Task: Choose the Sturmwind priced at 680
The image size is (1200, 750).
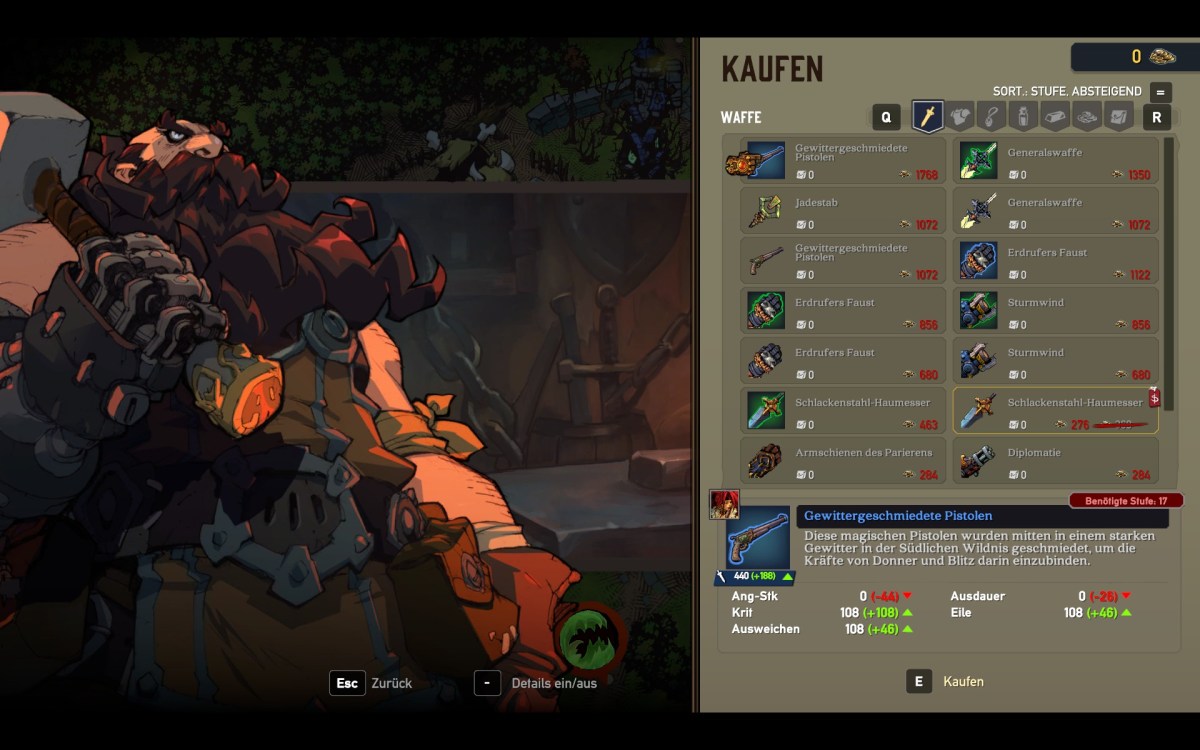Action: (1055, 361)
